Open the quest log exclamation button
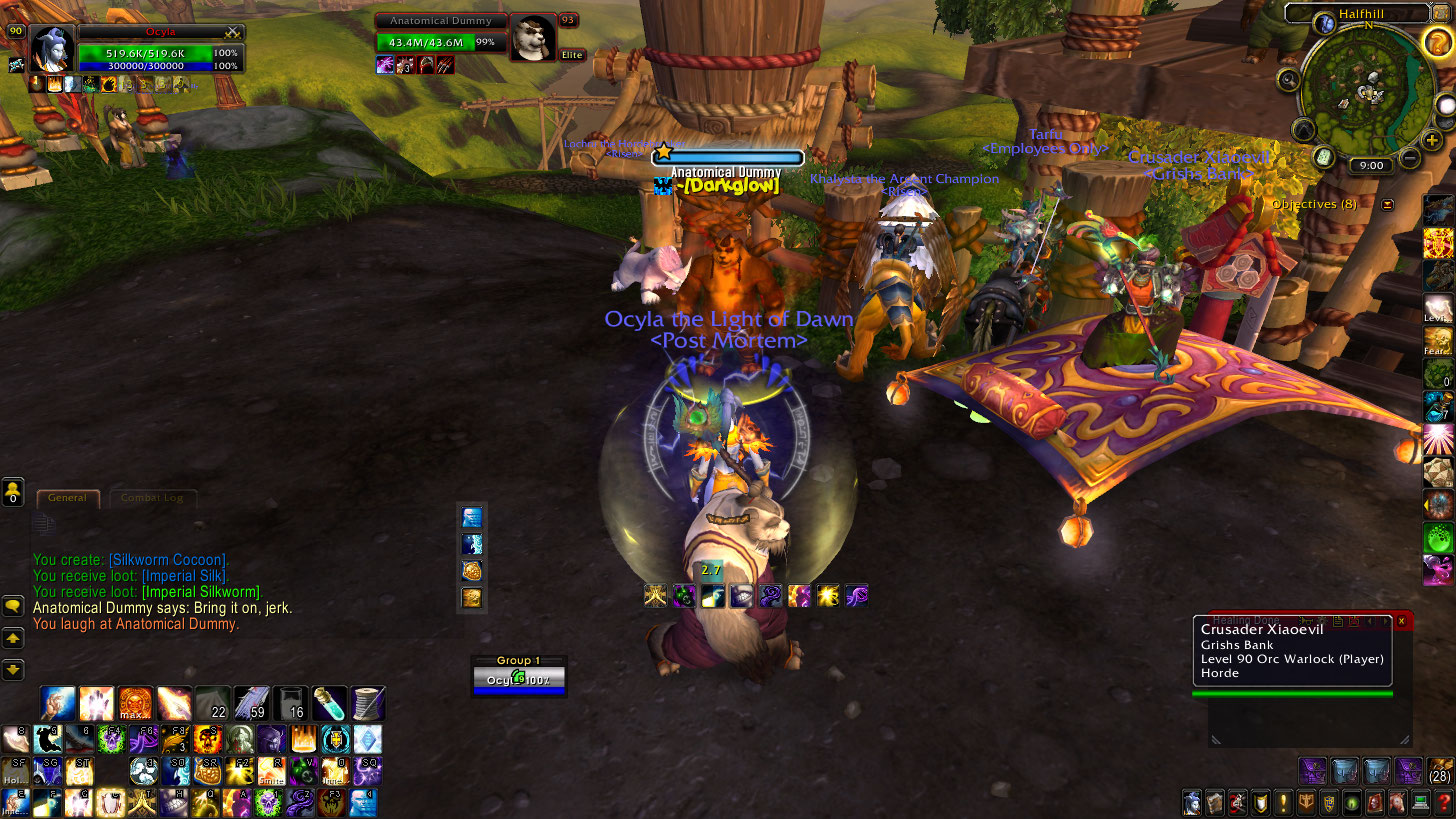Viewport: 1456px width, 819px height. (x=1283, y=803)
